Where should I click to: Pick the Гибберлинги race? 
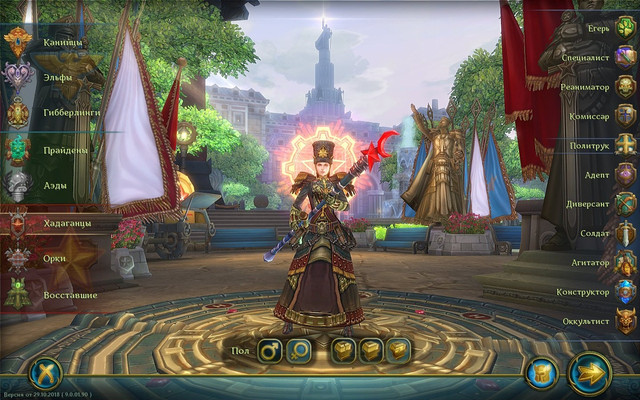[20, 112]
